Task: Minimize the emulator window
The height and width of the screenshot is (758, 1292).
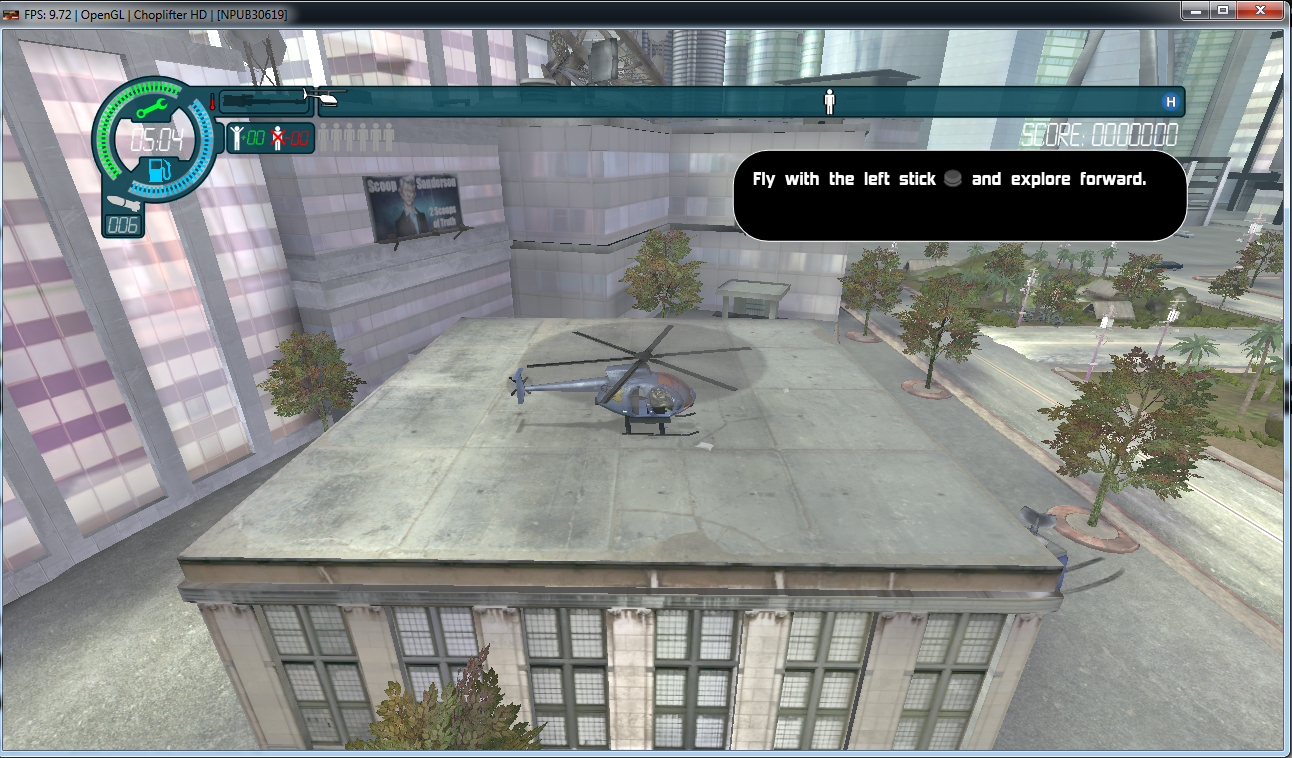Action: click(x=1196, y=10)
